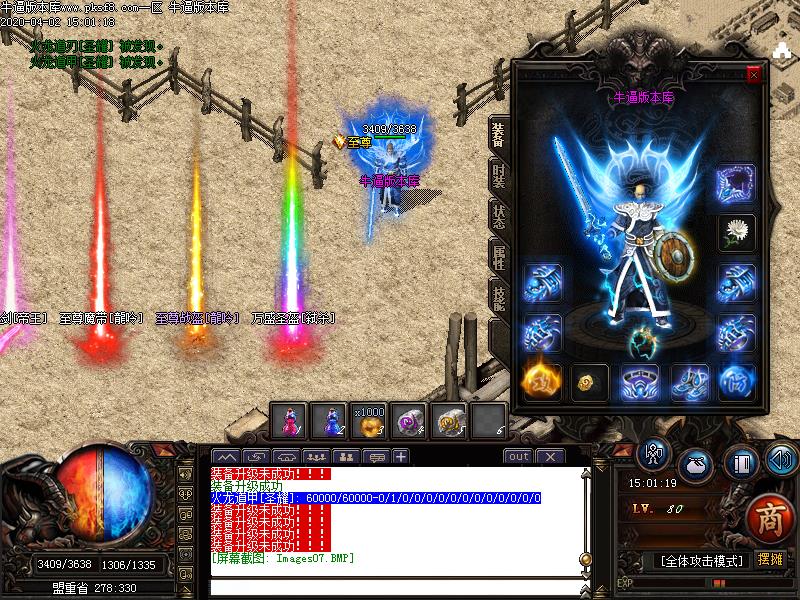Viewport: 800px width, 600px height.
Task: Click the flaming orange 攻 rune slot
Action: click(x=541, y=381)
